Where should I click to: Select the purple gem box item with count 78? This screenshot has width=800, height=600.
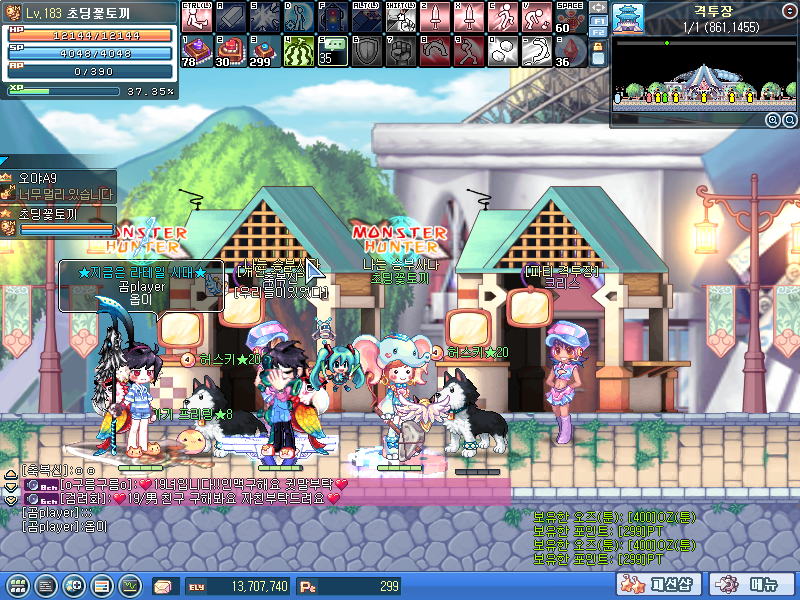196,50
